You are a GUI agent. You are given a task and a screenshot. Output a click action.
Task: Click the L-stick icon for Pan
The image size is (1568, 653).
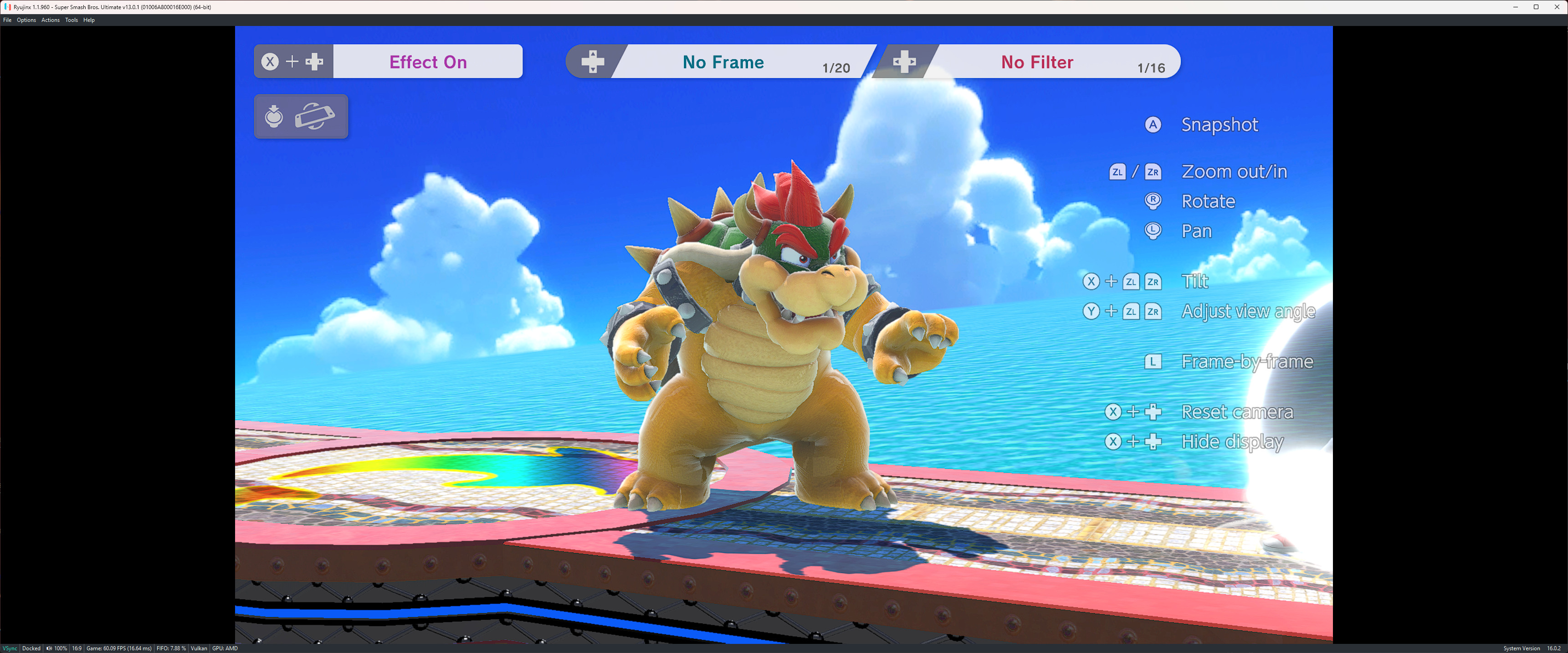1153,231
